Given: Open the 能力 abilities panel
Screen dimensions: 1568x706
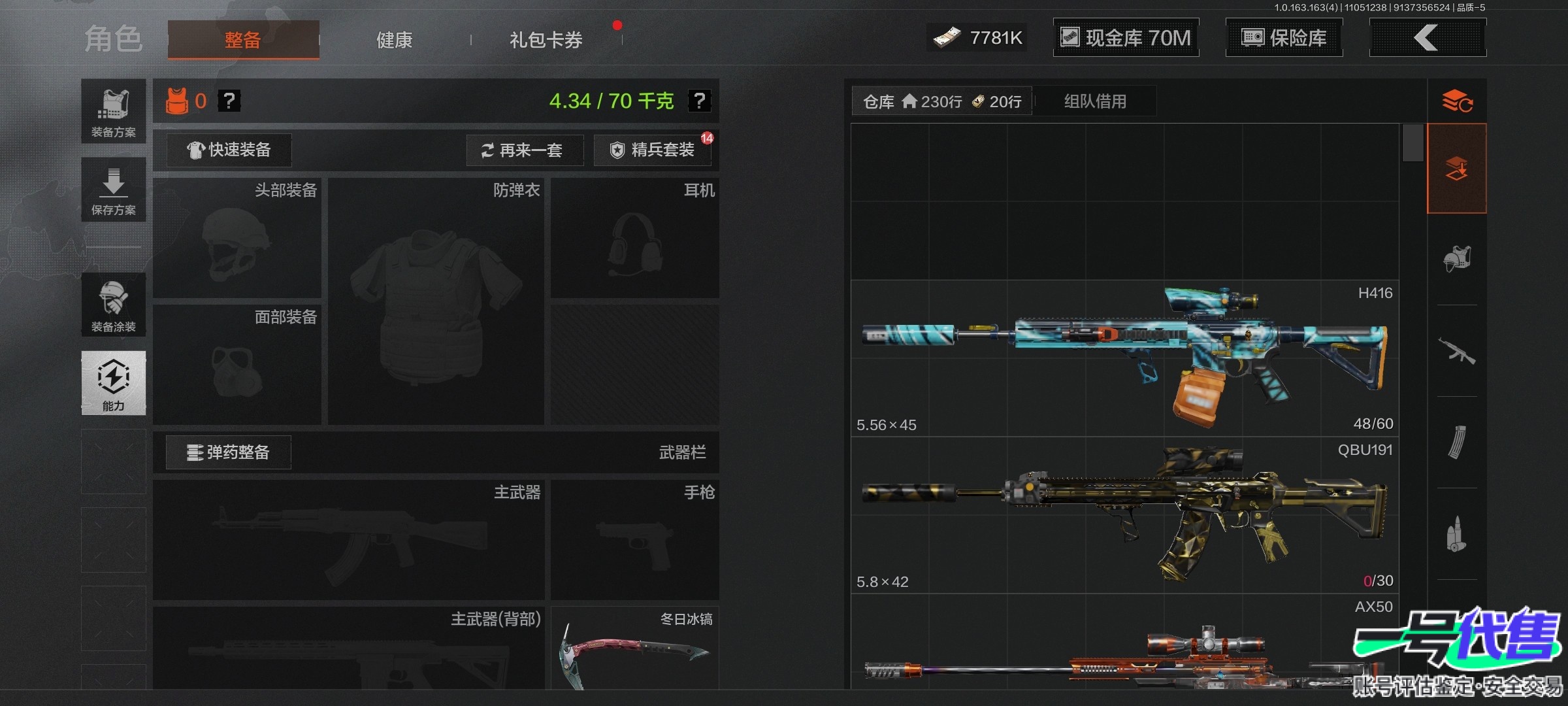Looking at the screenshot, I should [113, 383].
